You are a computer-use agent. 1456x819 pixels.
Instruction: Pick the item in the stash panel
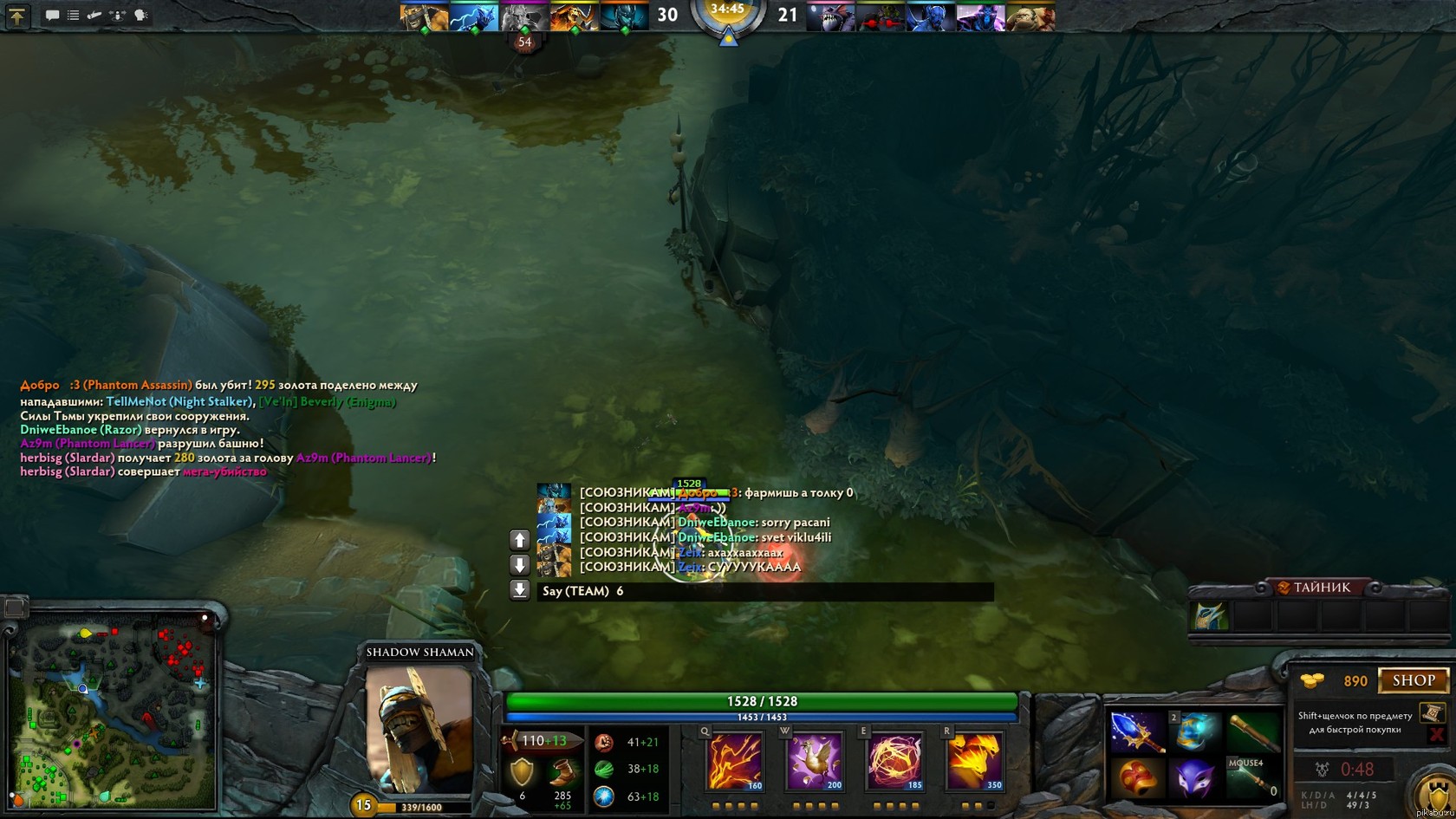[1210, 616]
